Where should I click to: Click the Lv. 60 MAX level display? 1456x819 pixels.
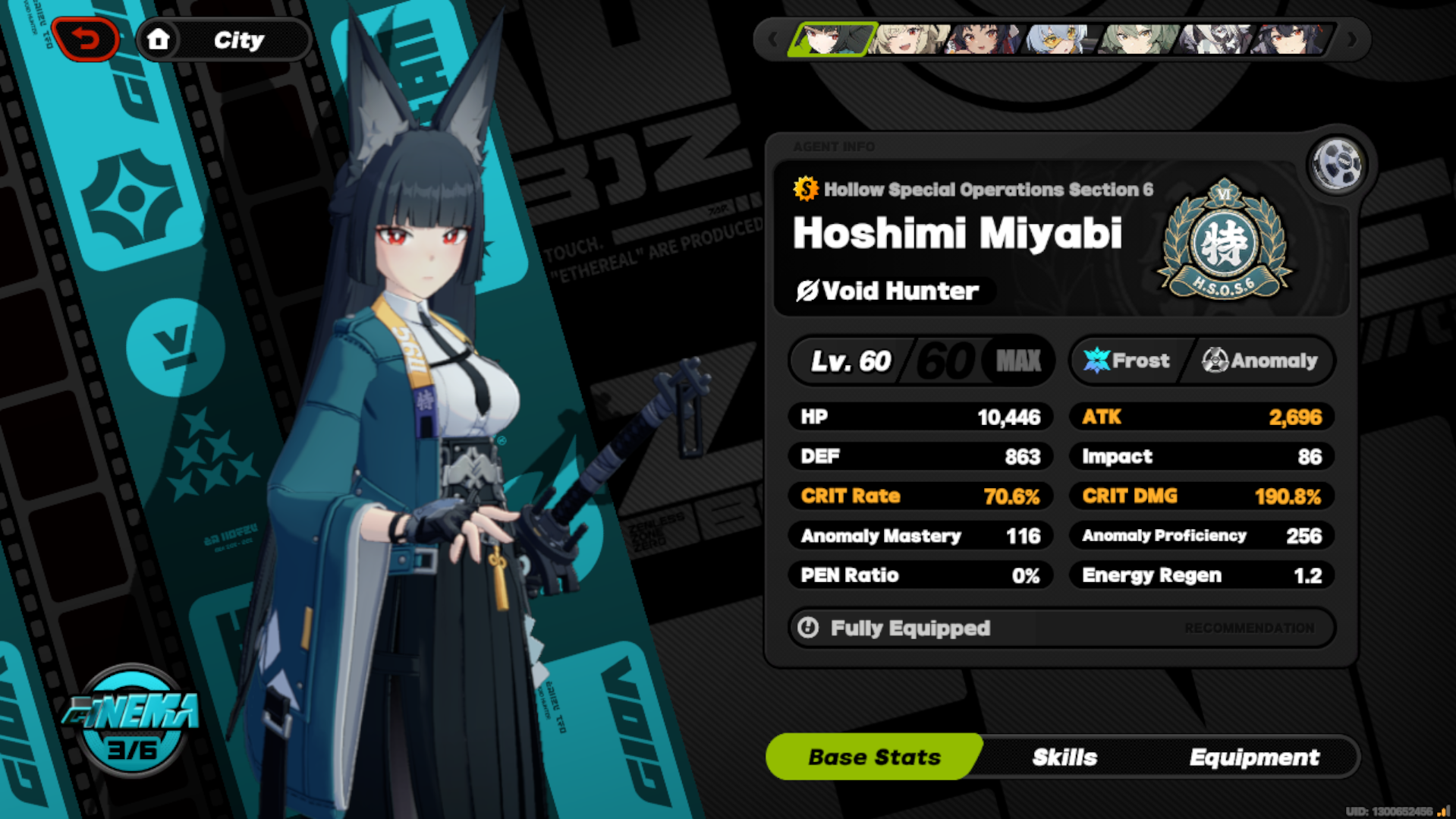tap(920, 360)
